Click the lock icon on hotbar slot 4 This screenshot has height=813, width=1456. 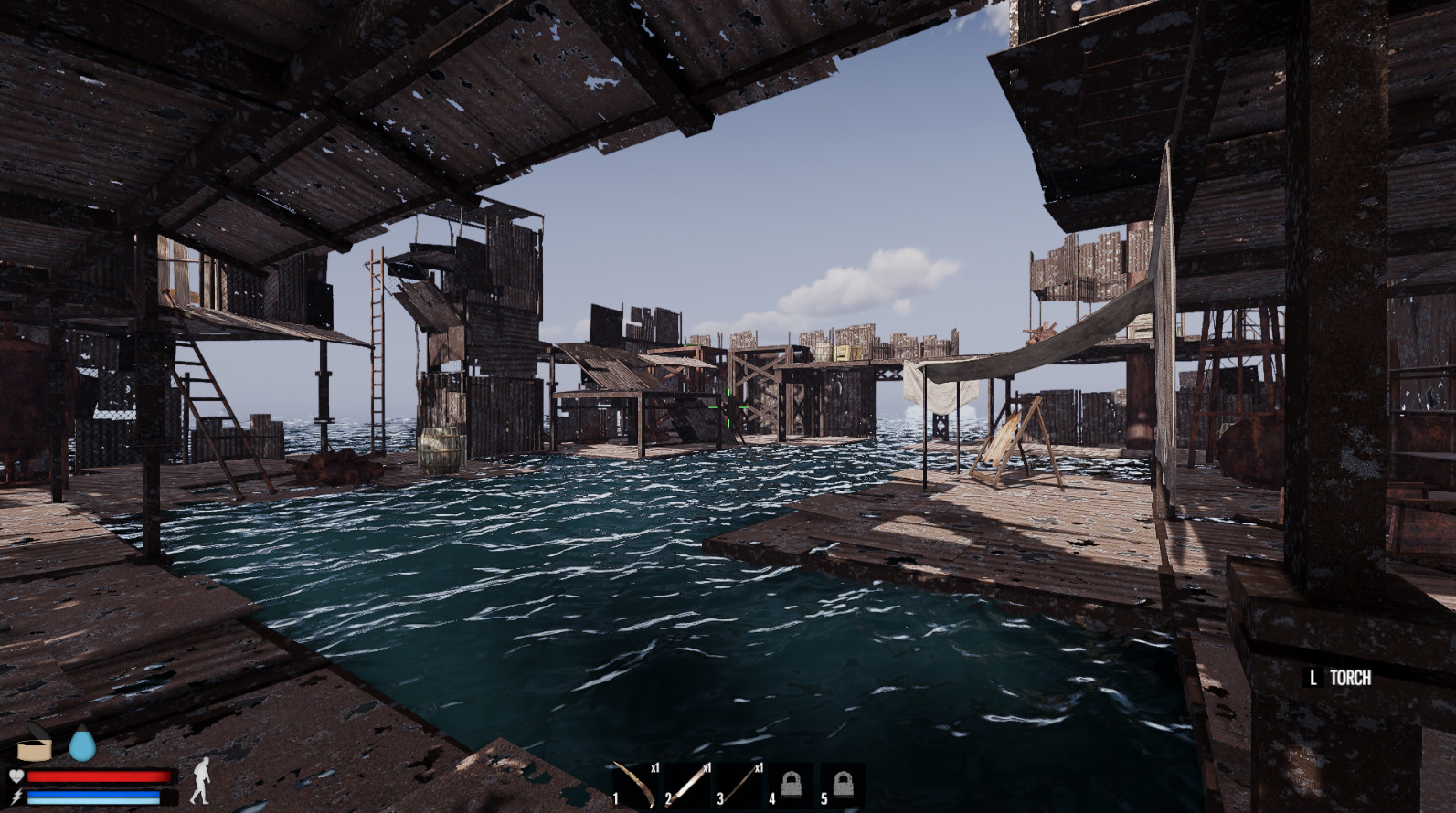793,786
